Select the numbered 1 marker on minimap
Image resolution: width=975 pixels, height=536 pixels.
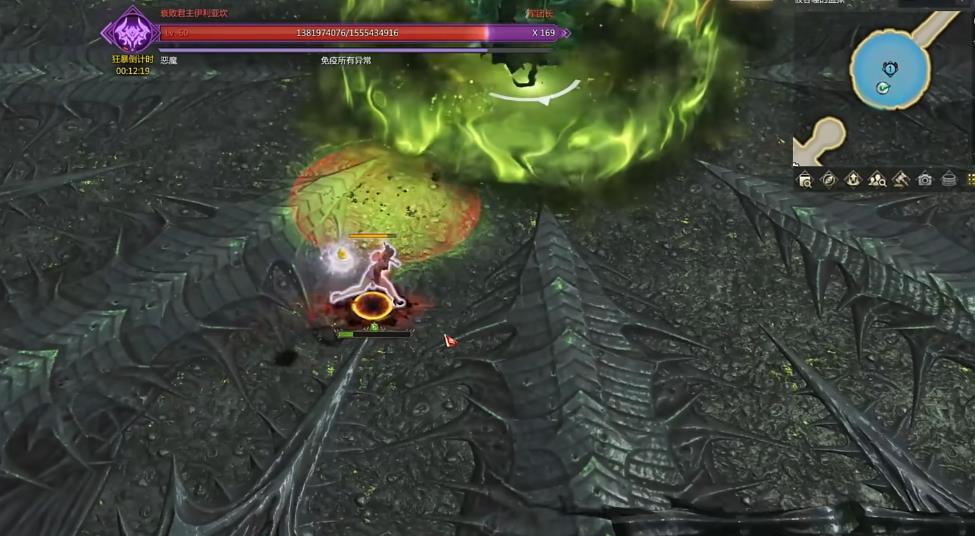[890, 67]
